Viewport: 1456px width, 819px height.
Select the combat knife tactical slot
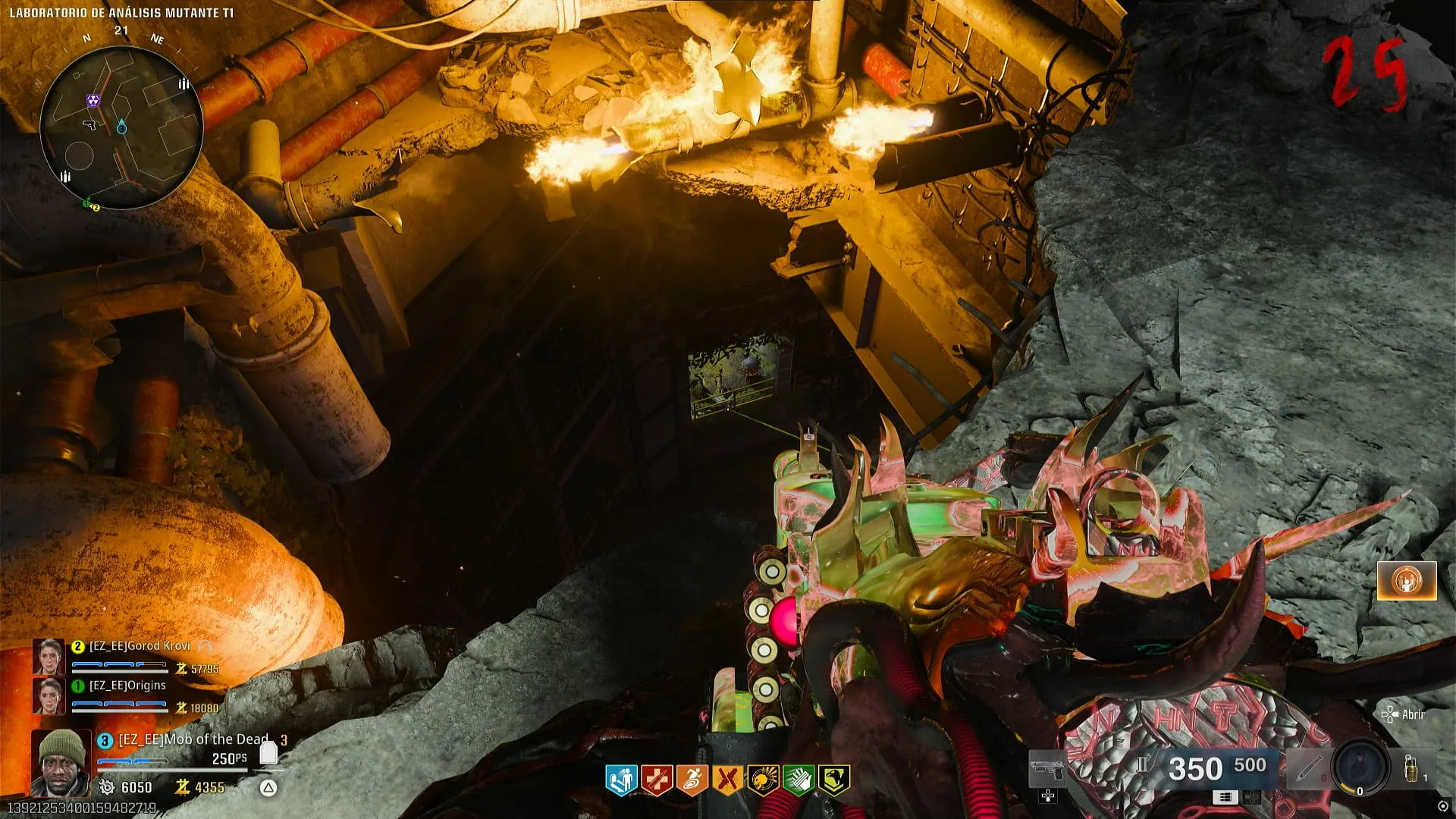1307,769
